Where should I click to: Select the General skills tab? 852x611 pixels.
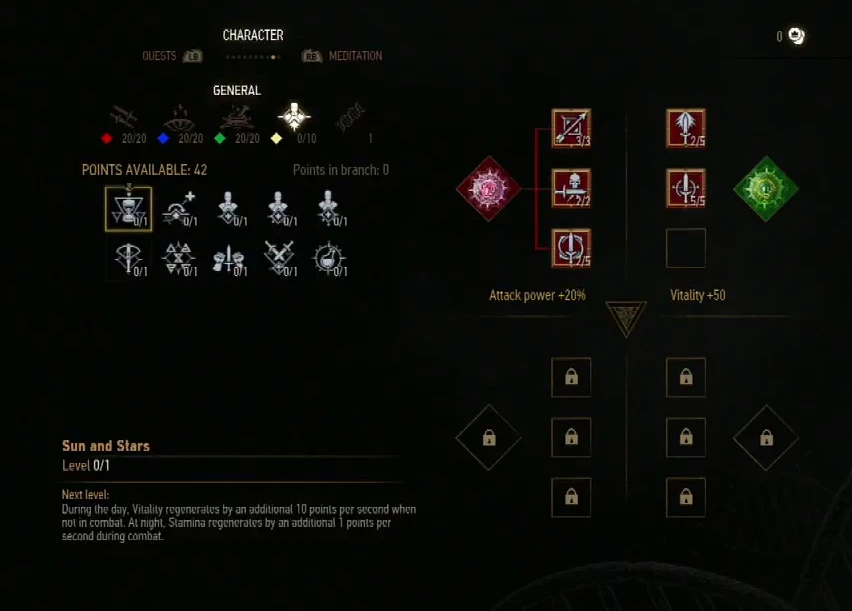point(294,118)
